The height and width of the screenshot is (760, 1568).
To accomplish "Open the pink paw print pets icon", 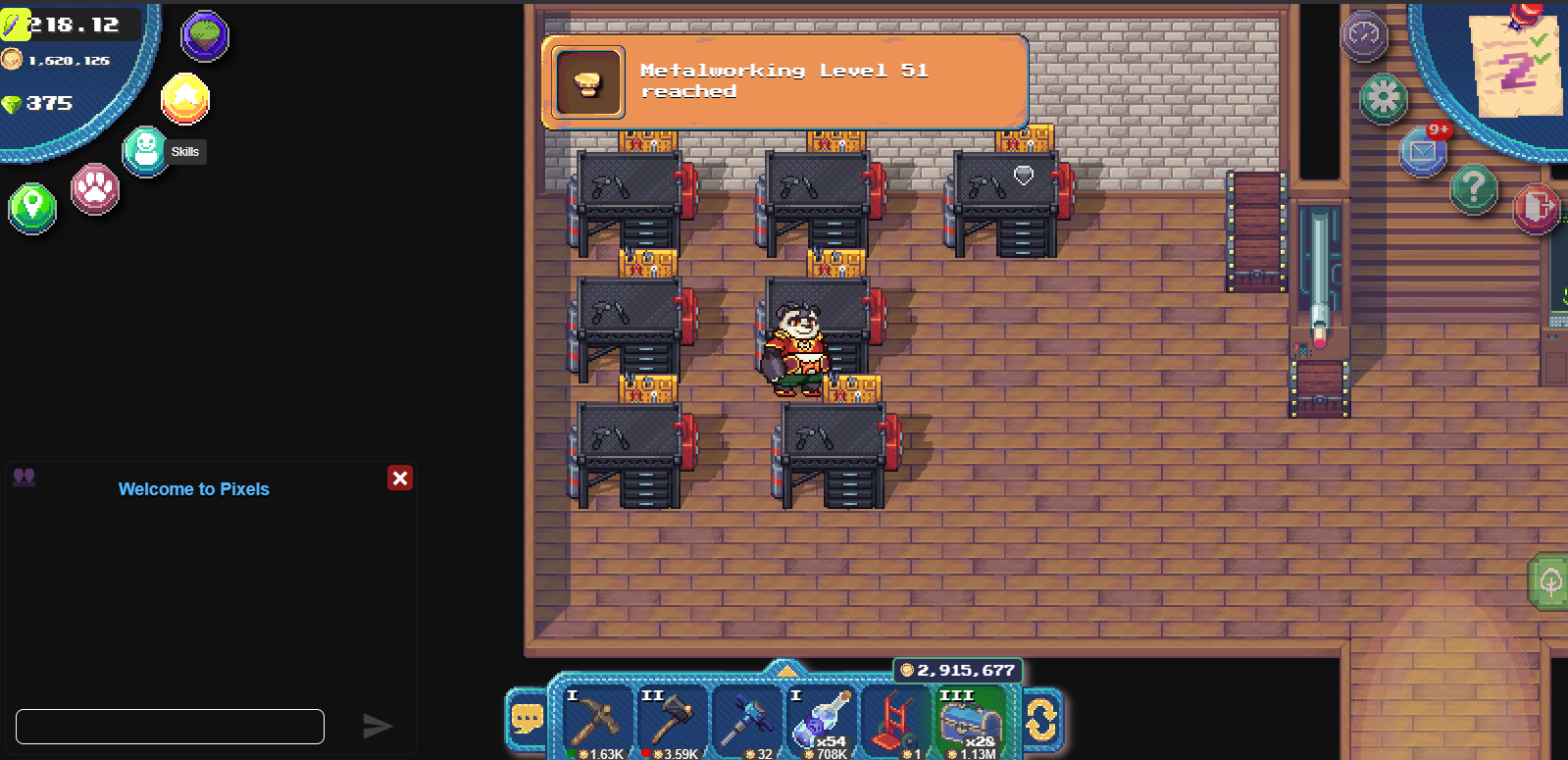I will coord(95,188).
